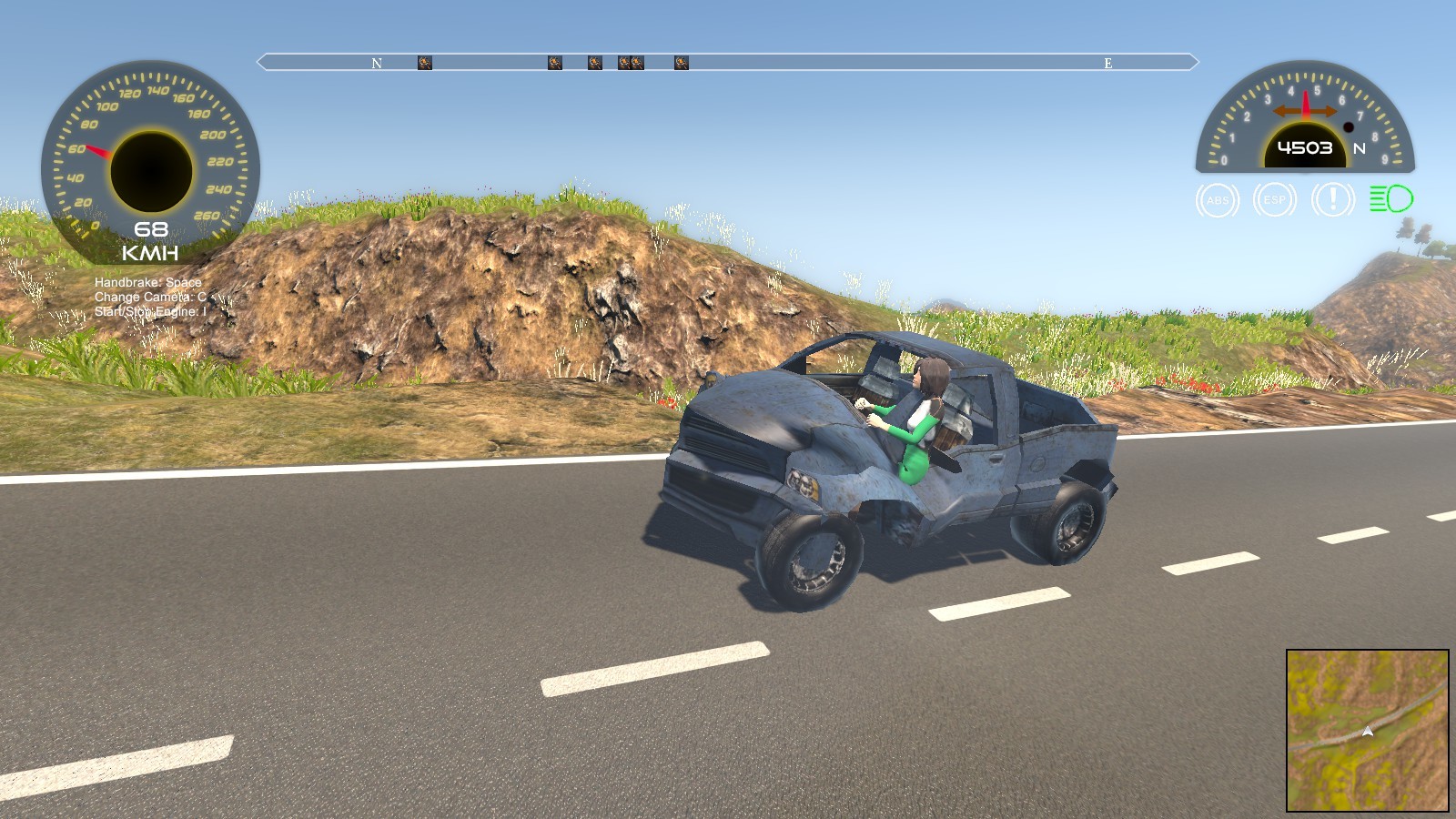Expand the minimap in the bottom right corner
1456x819 pixels.
[1368, 731]
